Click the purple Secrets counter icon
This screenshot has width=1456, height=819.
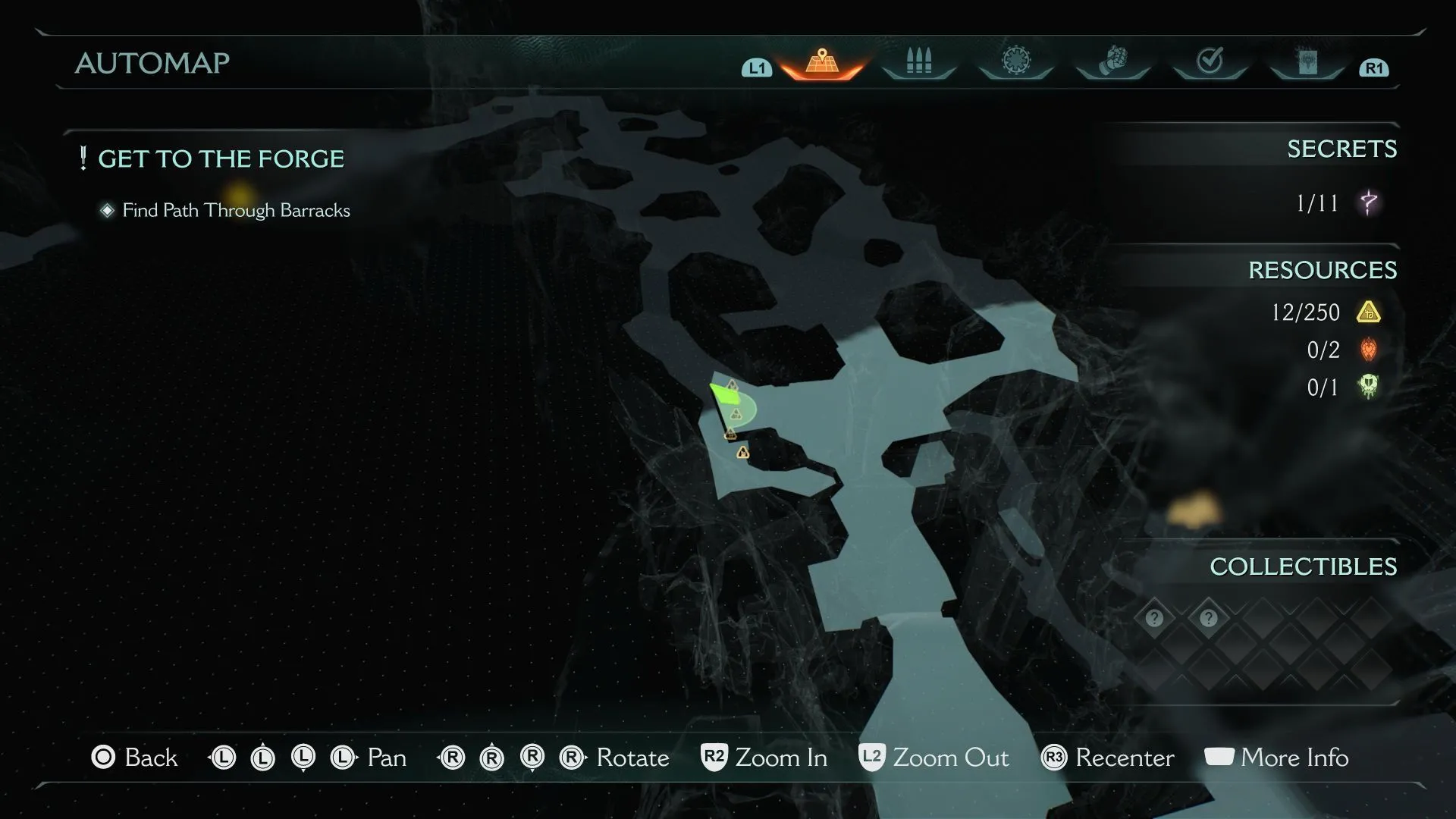coord(1369,202)
